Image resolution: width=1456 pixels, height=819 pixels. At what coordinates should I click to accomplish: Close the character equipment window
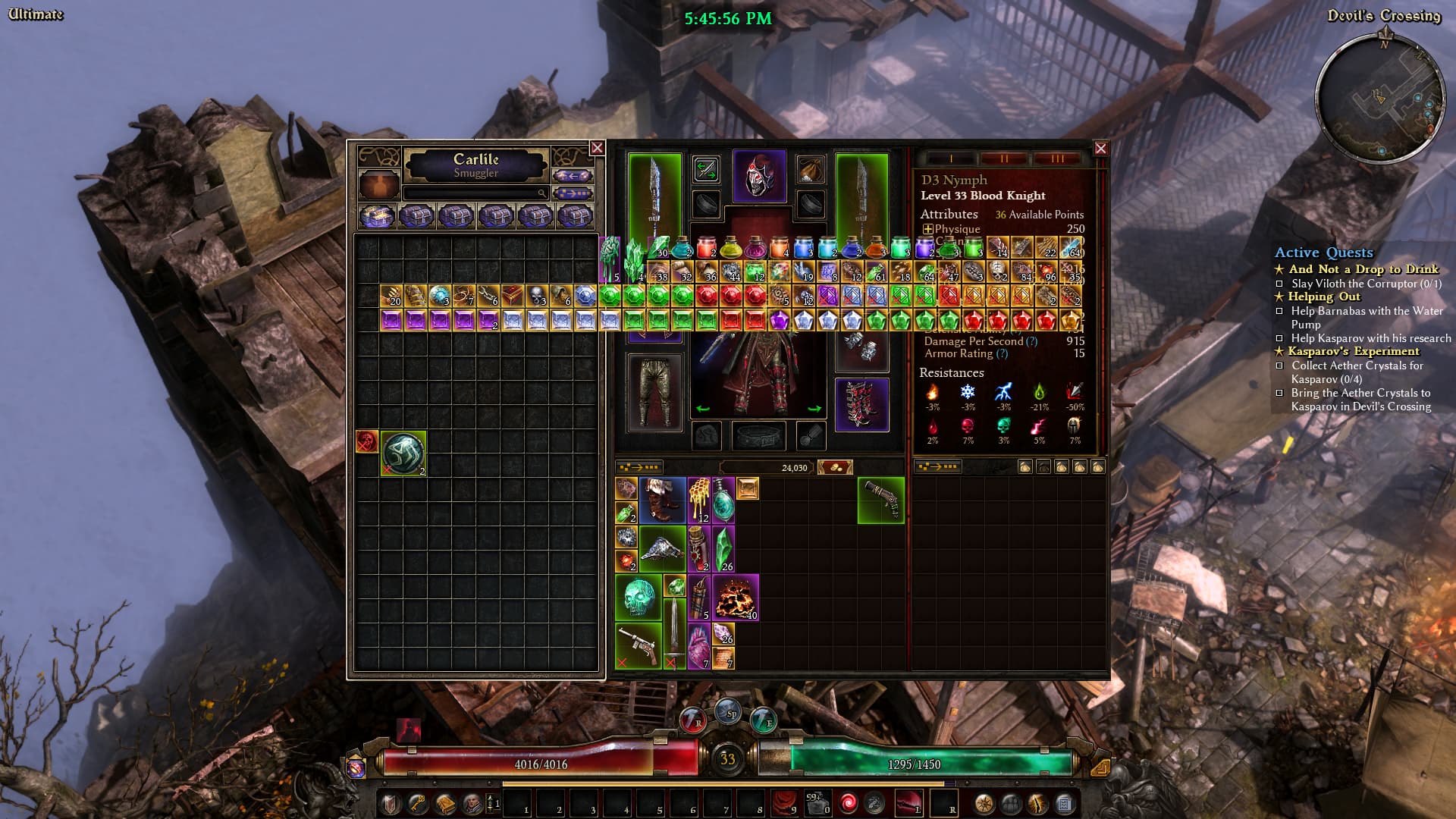tap(1100, 149)
